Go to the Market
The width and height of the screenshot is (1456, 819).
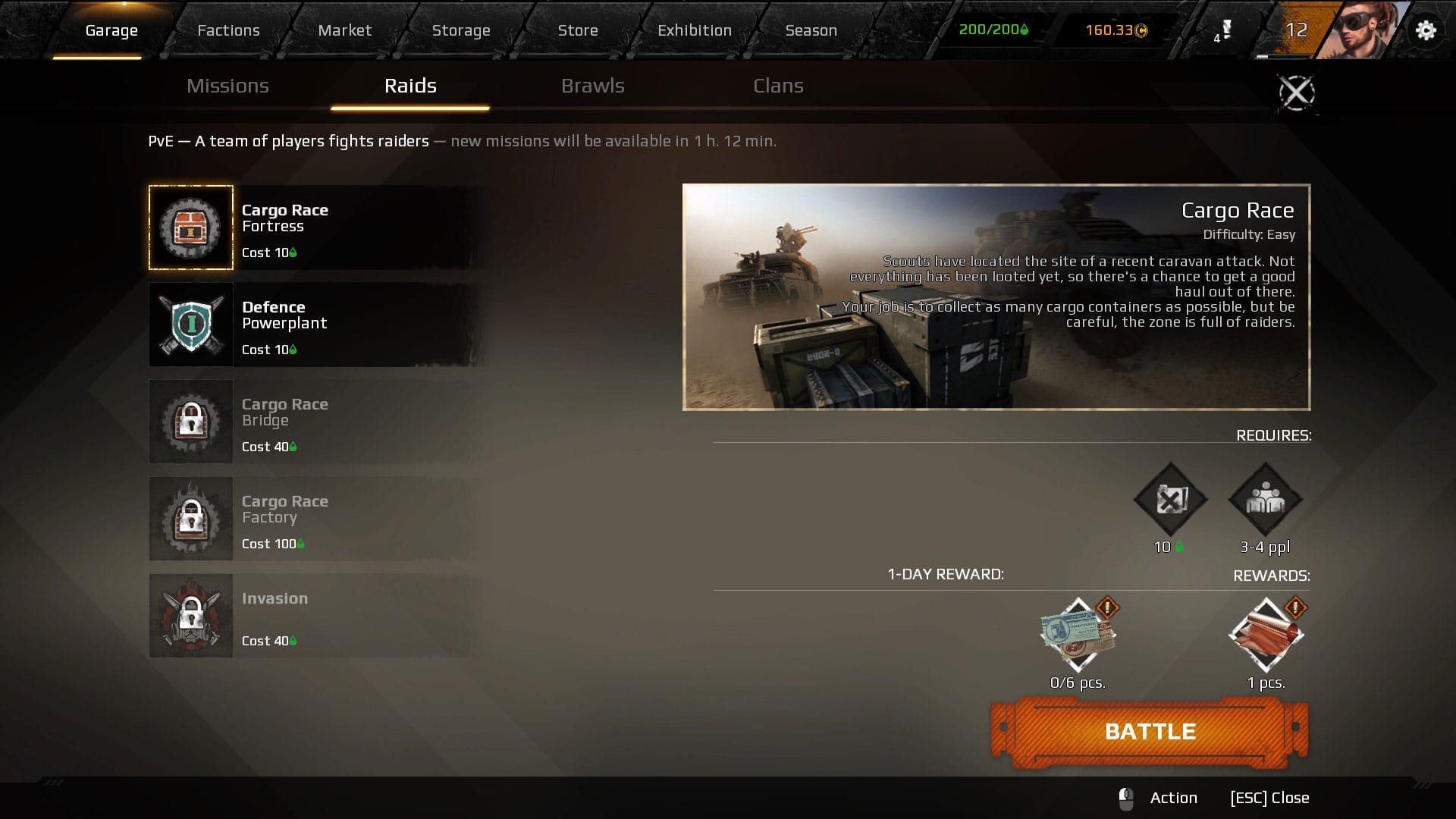point(344,30)
